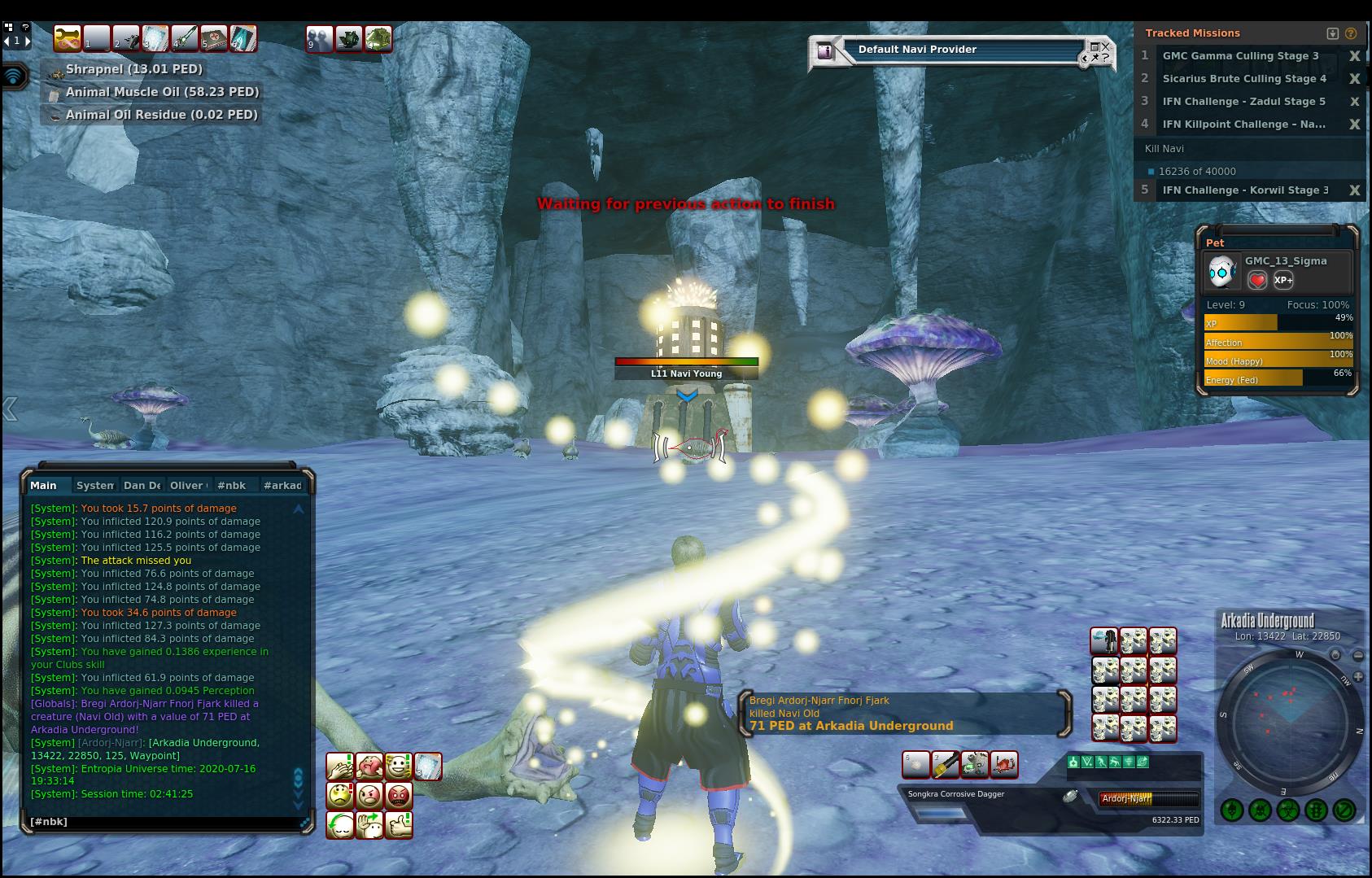Select the Main chat tab
Image resolution: width=1372 pixels, height=878 pixels.
(x=44, y=486)
